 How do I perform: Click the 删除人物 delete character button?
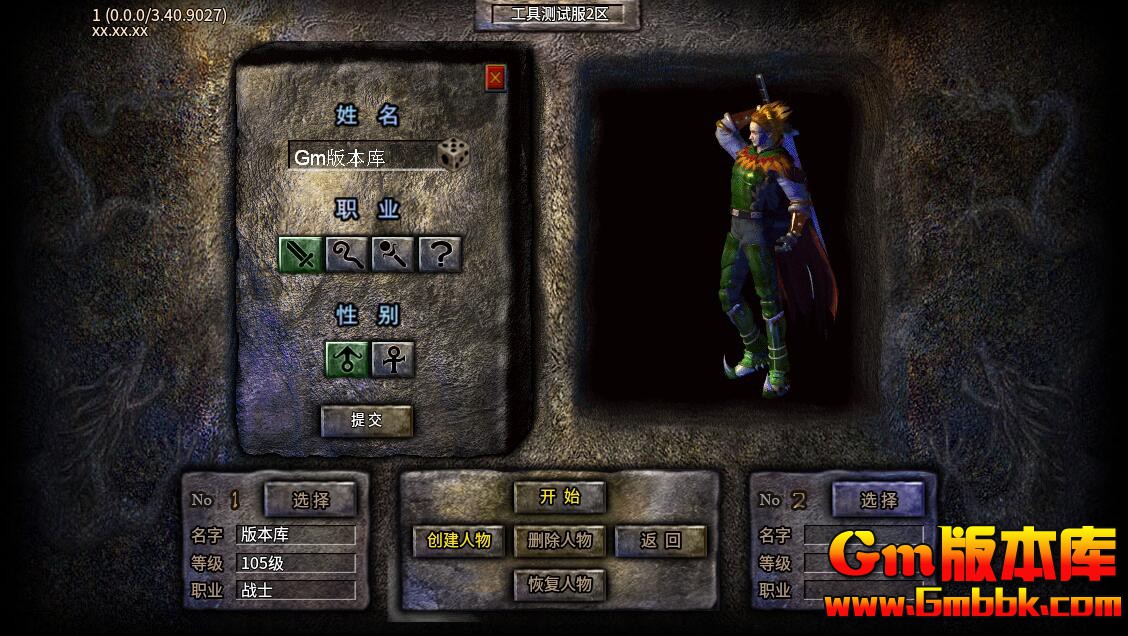click(x=559, y=540)
